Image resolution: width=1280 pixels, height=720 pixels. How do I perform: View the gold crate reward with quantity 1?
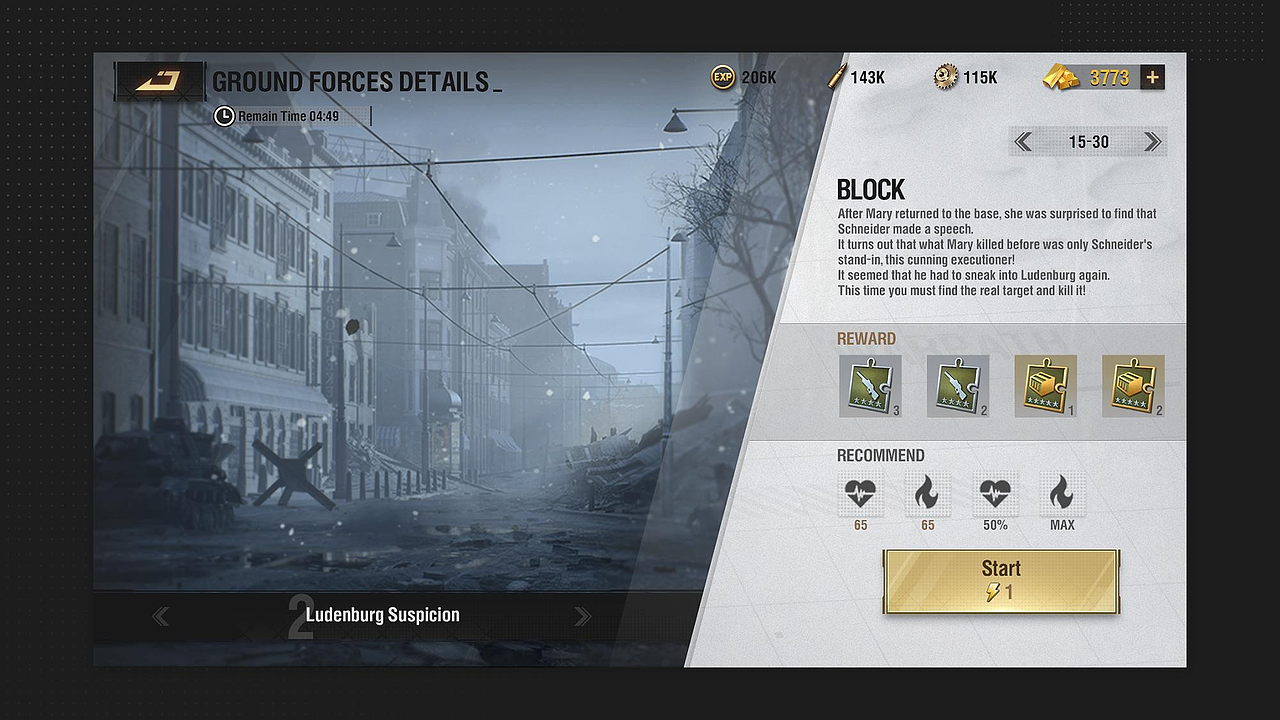pyautogui.click(x=1045, y=385)
